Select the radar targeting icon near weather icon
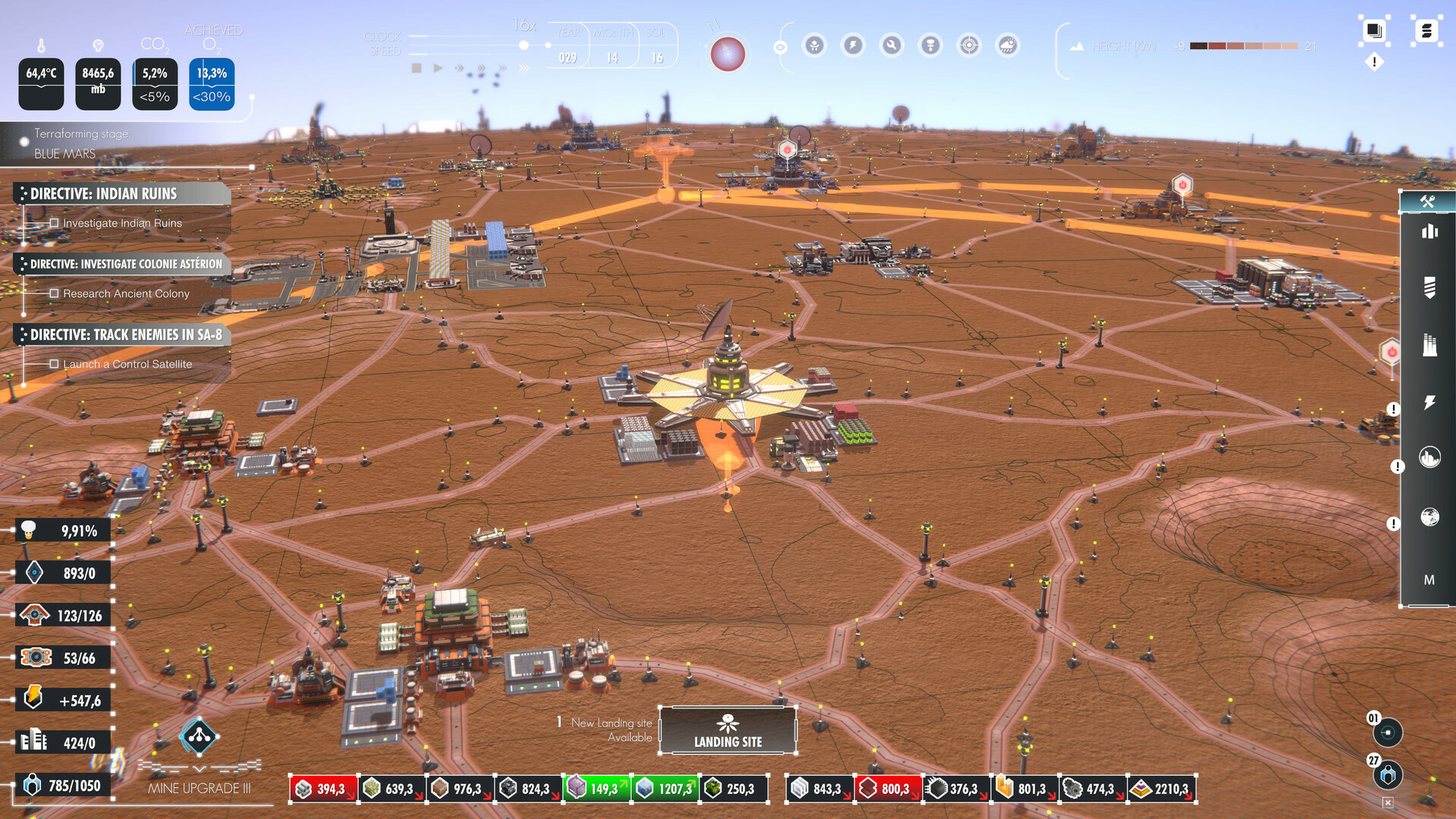This screenshot has height=819, width=1456. [x=969, y=45]
